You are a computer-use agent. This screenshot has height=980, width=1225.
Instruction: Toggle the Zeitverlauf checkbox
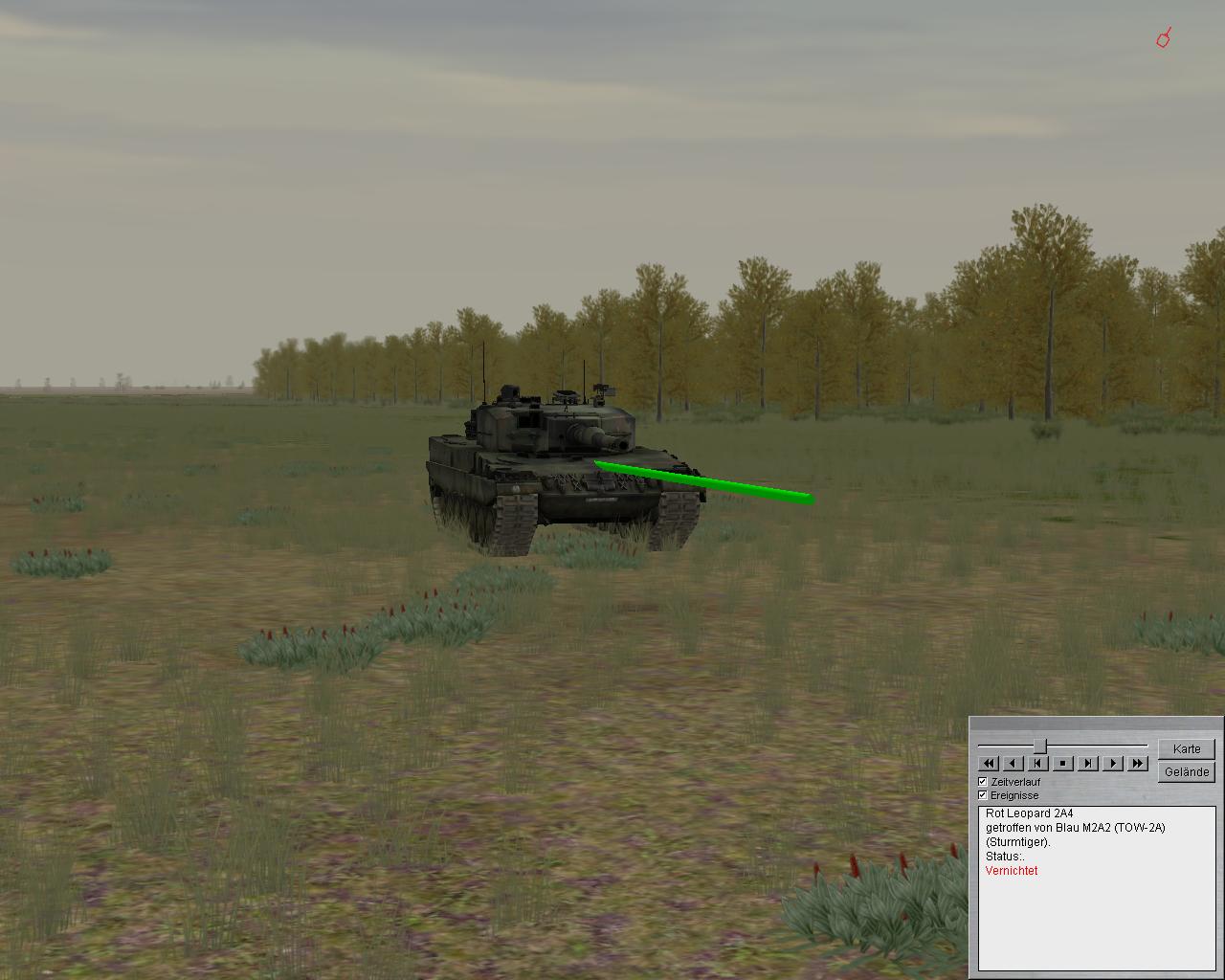point(983,782)
